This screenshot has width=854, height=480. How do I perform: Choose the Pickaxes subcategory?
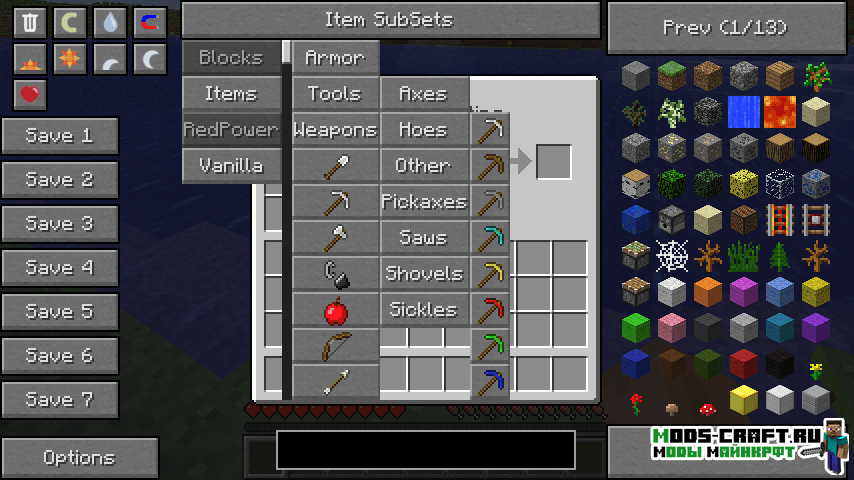(x=424, y=202)
